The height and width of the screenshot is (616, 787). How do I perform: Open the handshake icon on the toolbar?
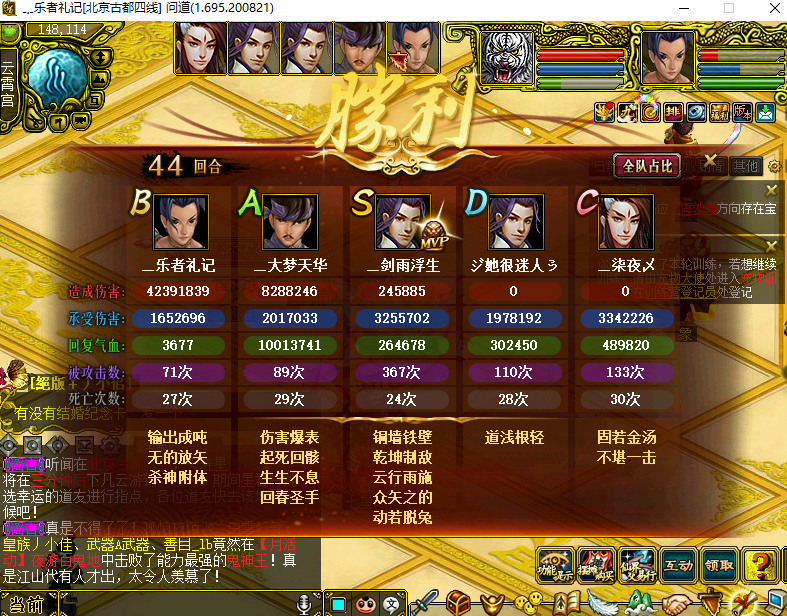point(677,603)
